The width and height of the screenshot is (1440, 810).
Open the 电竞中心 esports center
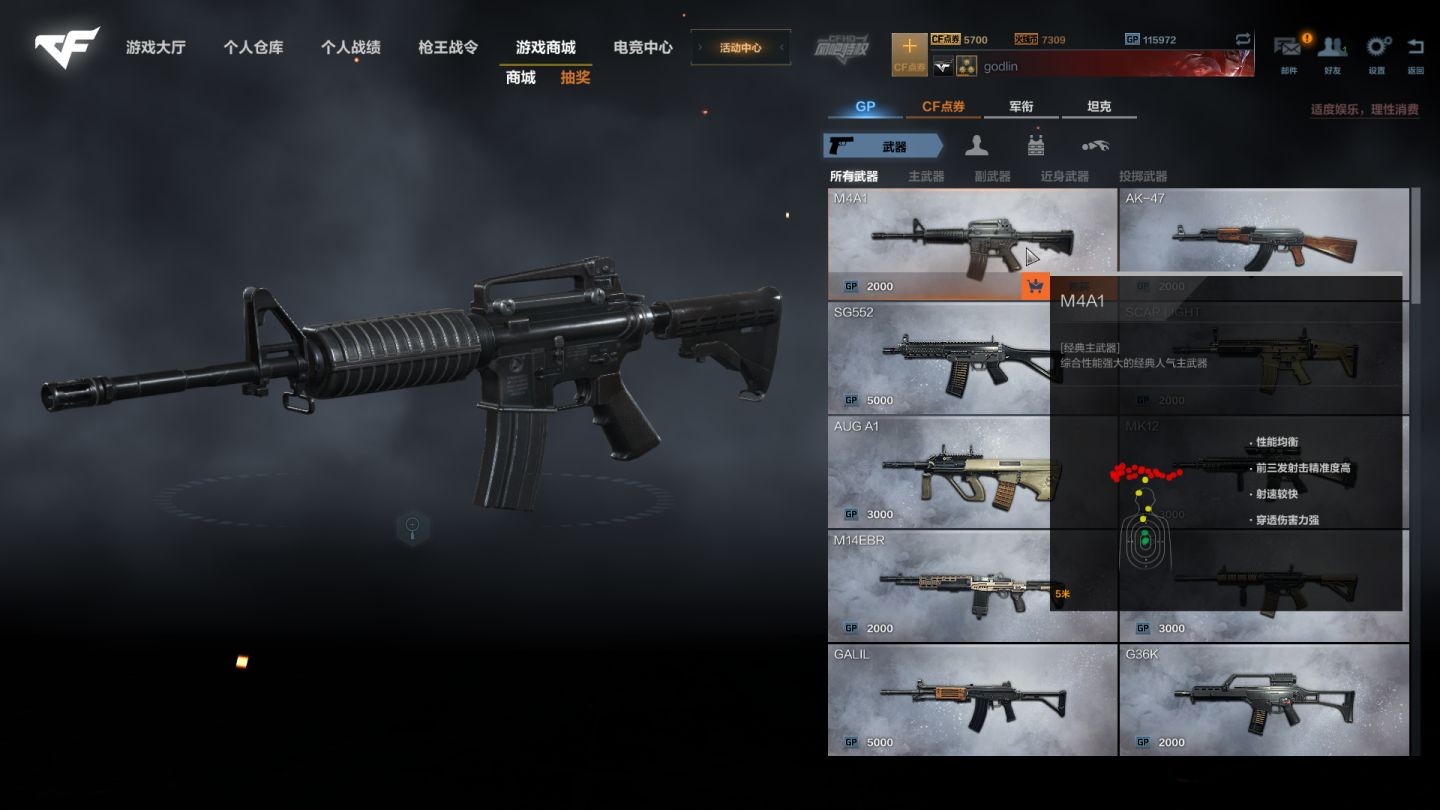643,47
